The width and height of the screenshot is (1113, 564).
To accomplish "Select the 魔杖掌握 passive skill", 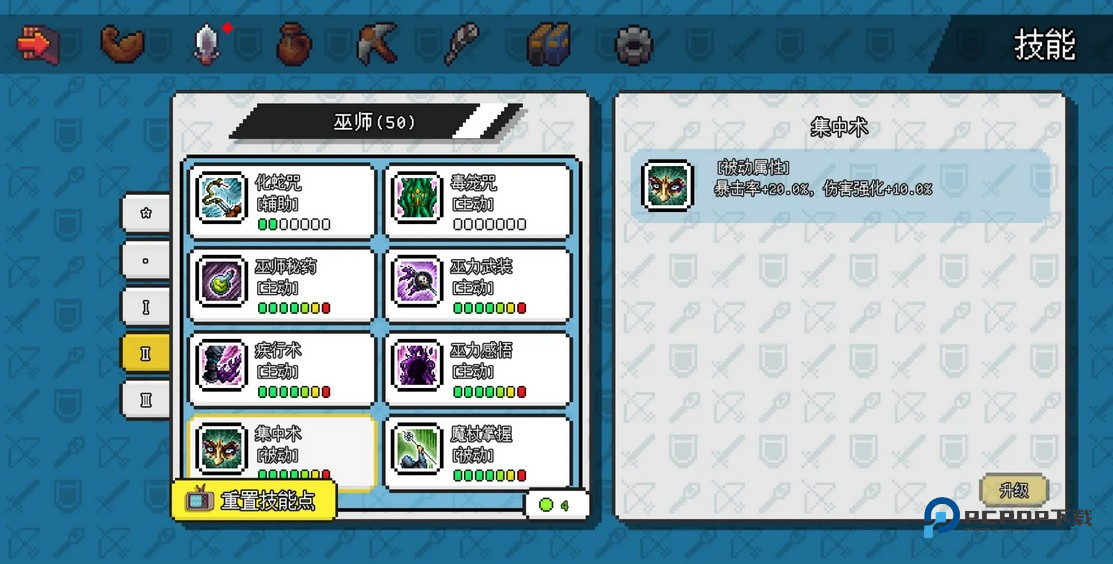I will (477, 450).
